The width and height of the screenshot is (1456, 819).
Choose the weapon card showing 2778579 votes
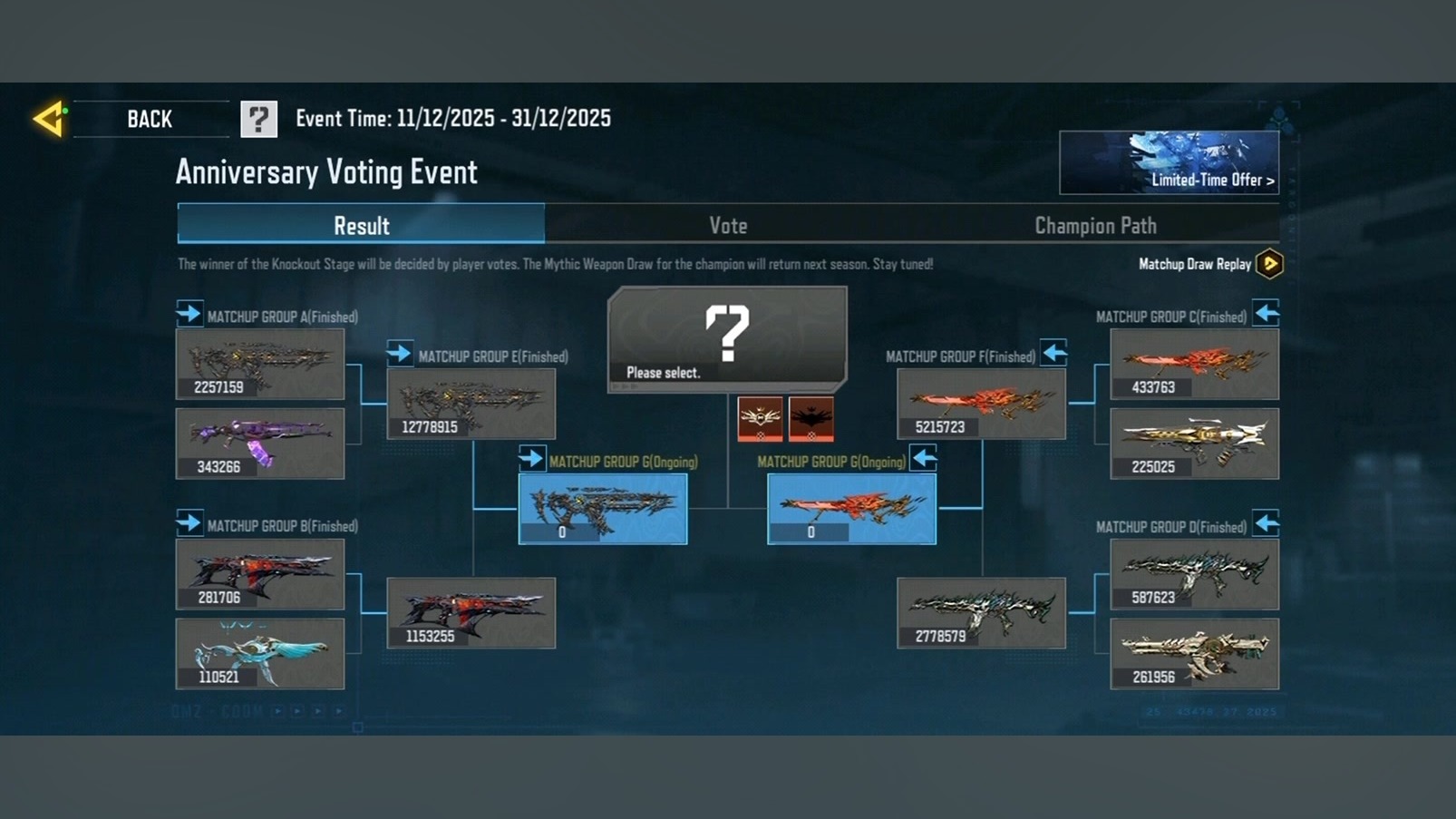point(981,613)
